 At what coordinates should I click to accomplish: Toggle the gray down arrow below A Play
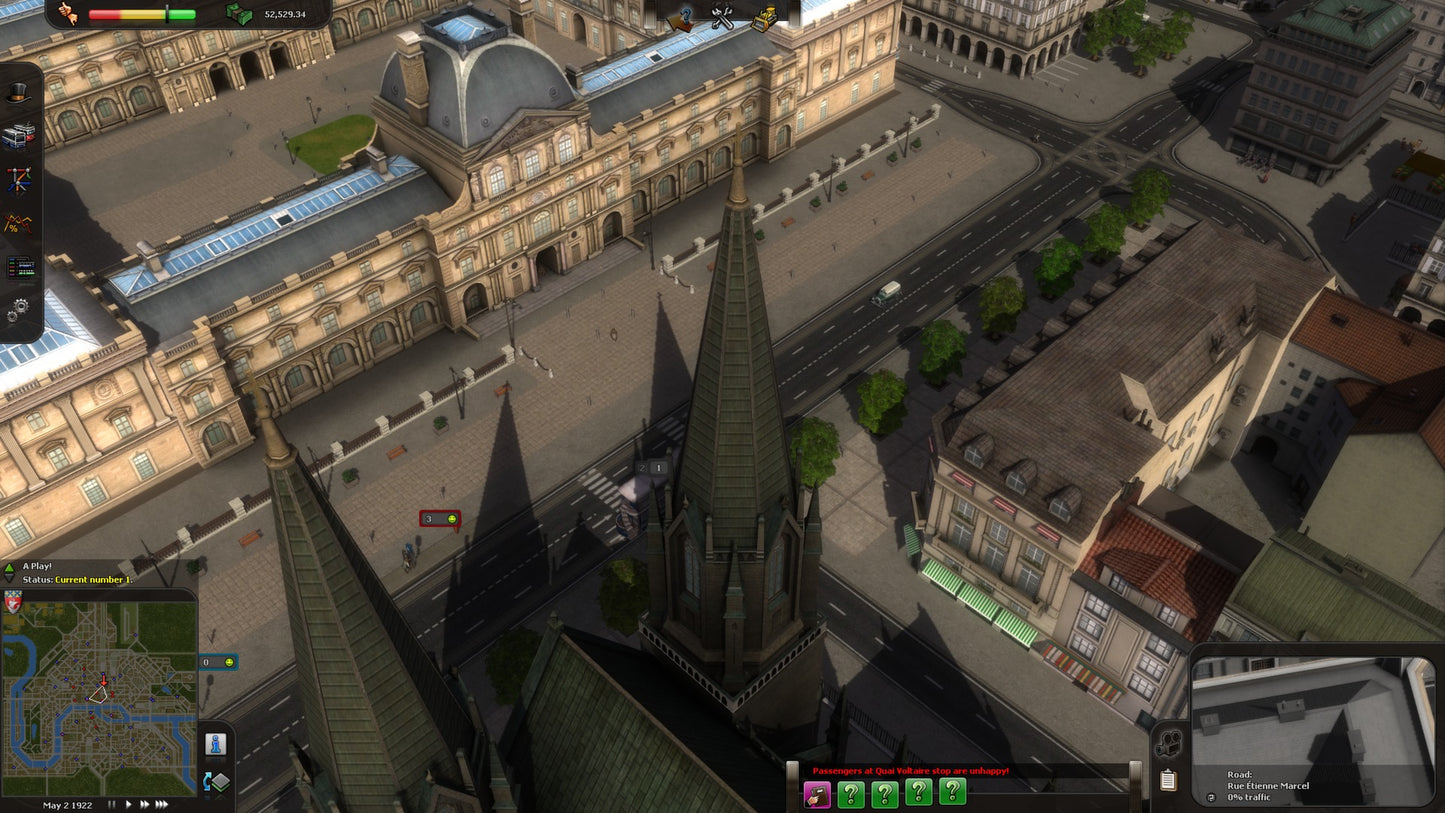pyautogui.click(x=9, y=578)
